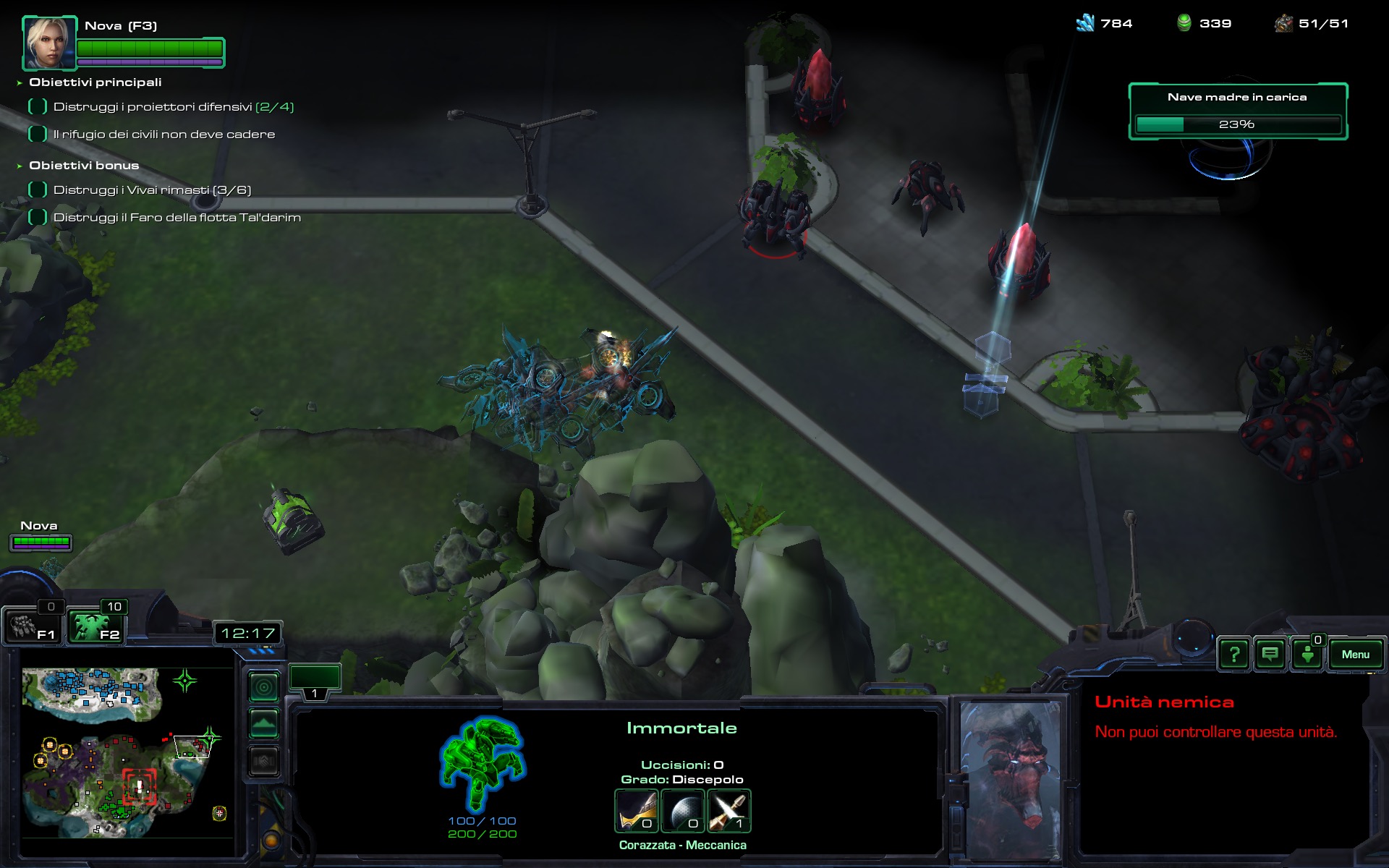Click the Immortale green wireframe
The height and width of the screenshot is (868, 1389).
tap(482, 764)
